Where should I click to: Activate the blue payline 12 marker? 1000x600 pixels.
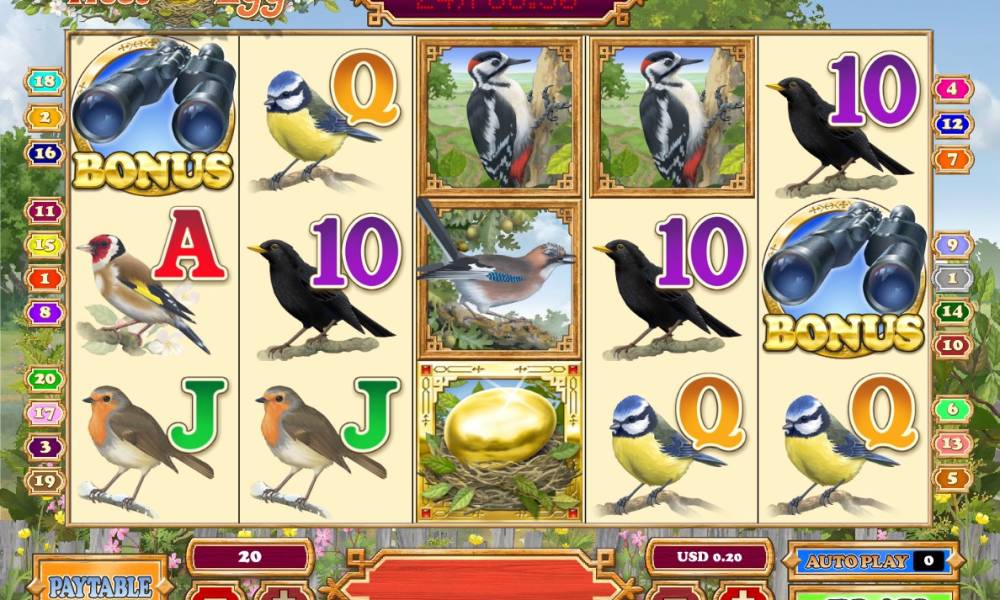pos(953,124)
